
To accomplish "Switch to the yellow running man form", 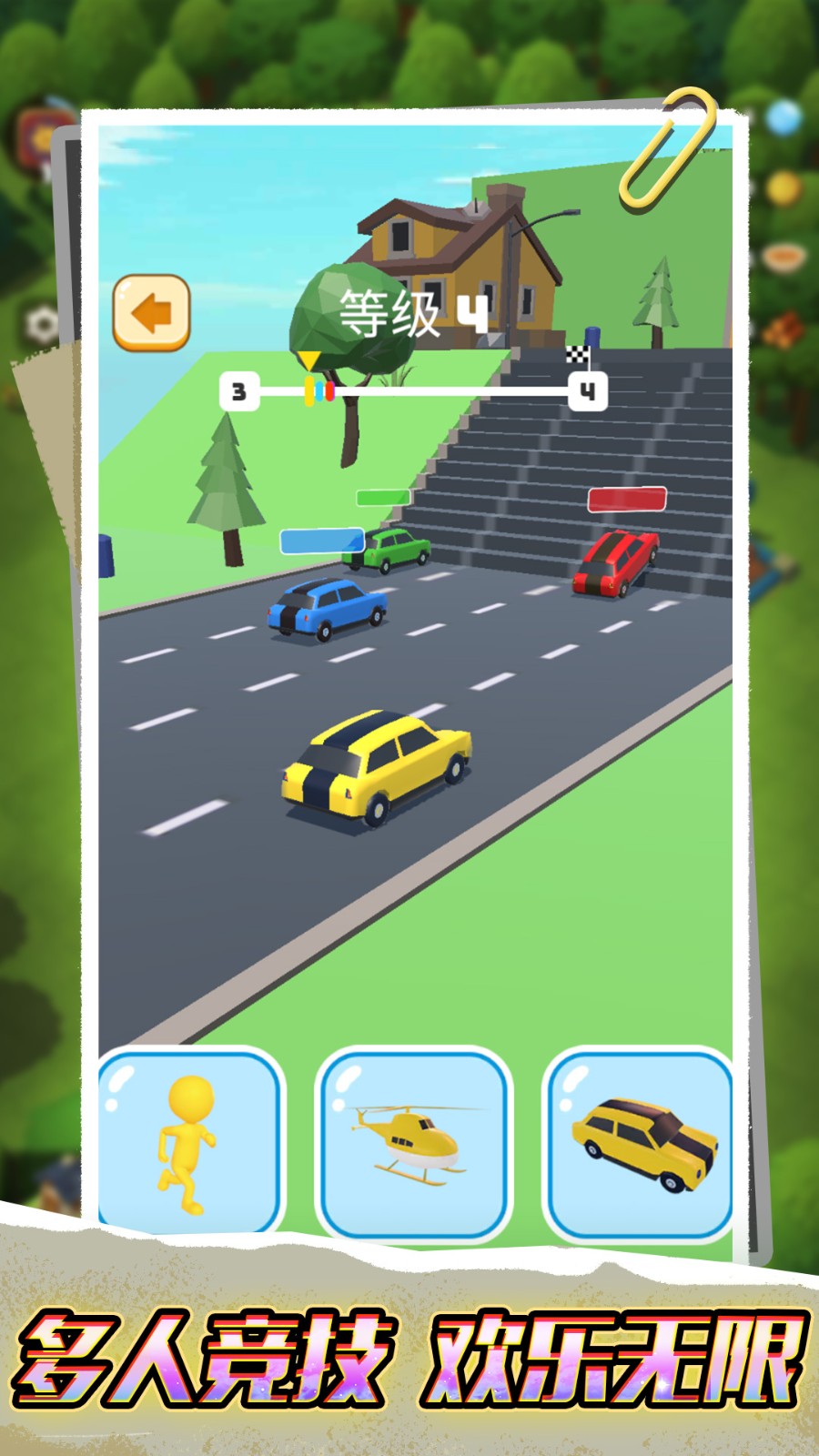I will coord(189,1143).
